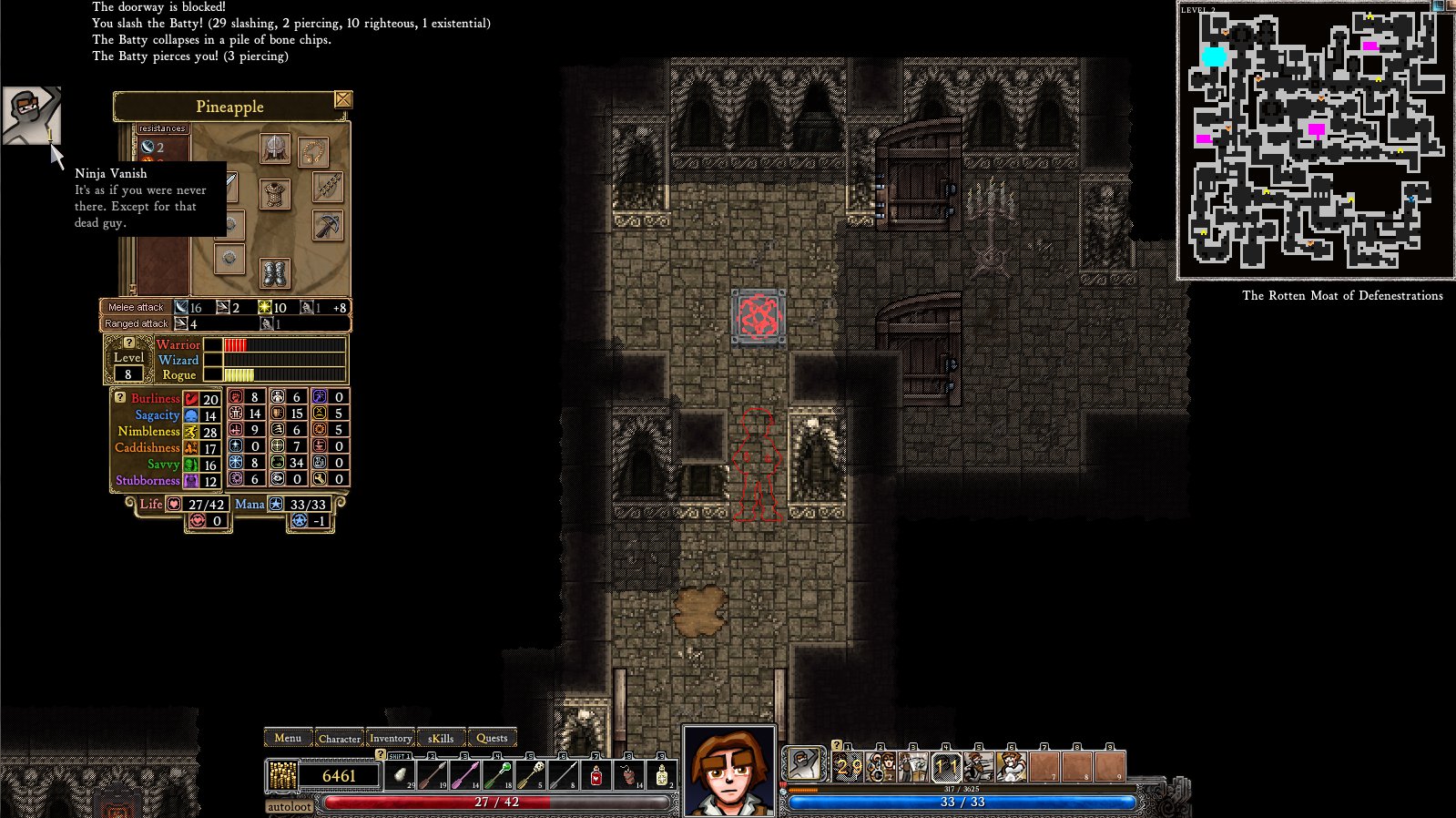Use the red potion in belt
The height and width of the screenshot is (818, 1456).
click(596, 775)
